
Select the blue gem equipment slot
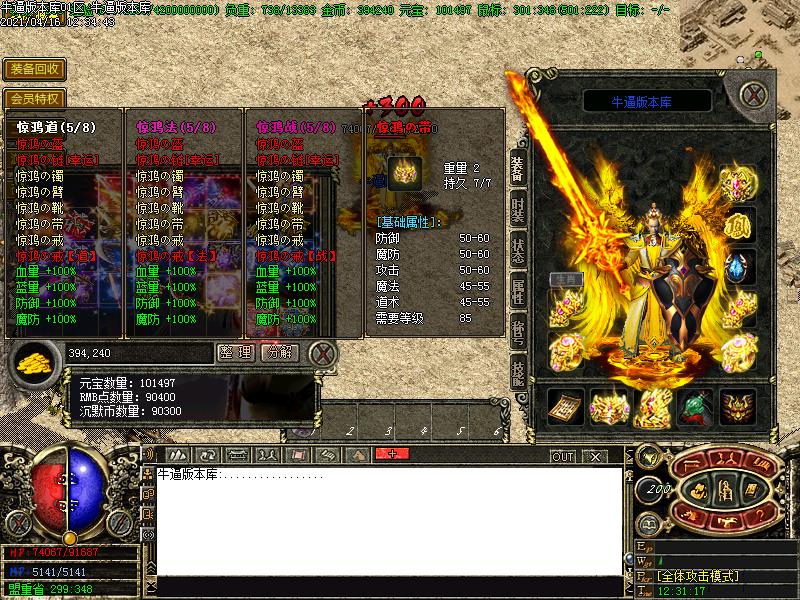tap(738, 268)
